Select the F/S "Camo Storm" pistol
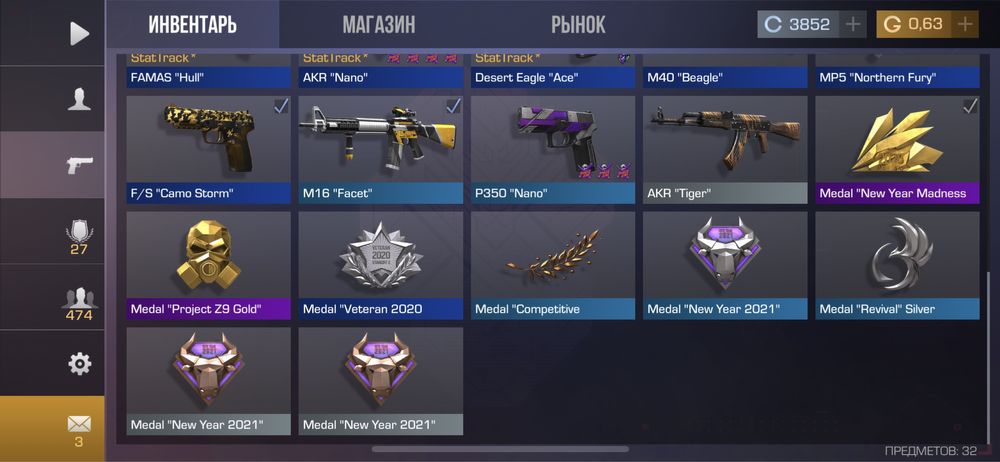Viewport: 1000px width, 462px height. tap(209, 149)
